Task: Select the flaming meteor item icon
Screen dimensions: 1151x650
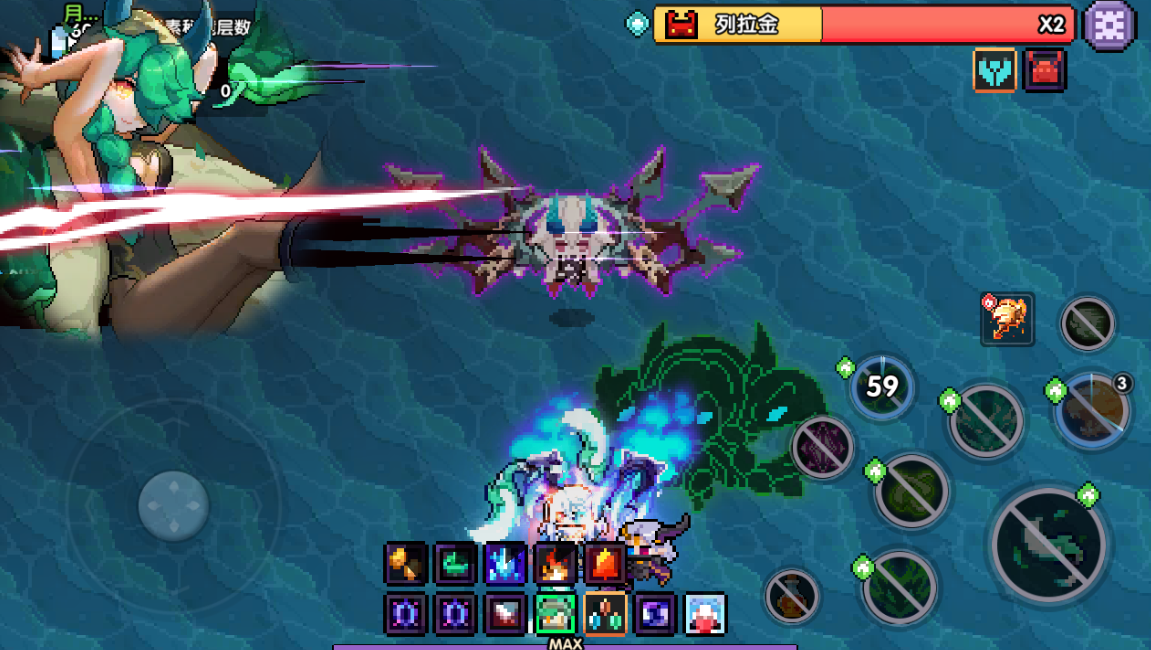Action: click(x=1007, y=319)
